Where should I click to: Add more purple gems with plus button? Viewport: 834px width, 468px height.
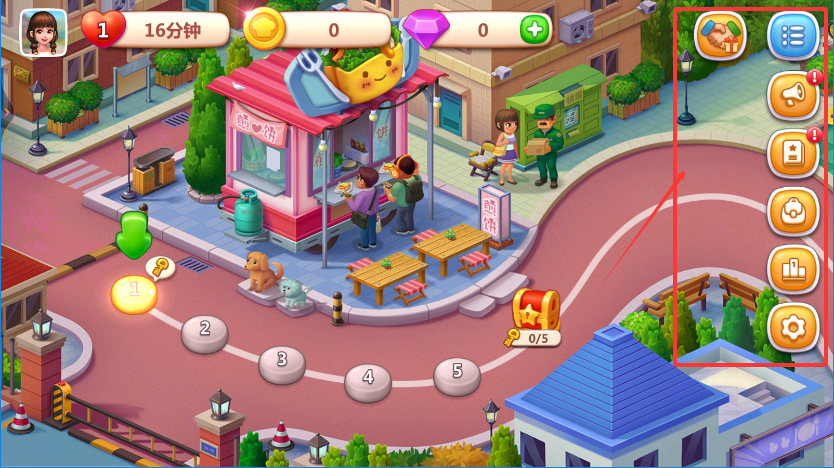coord(535,30)
